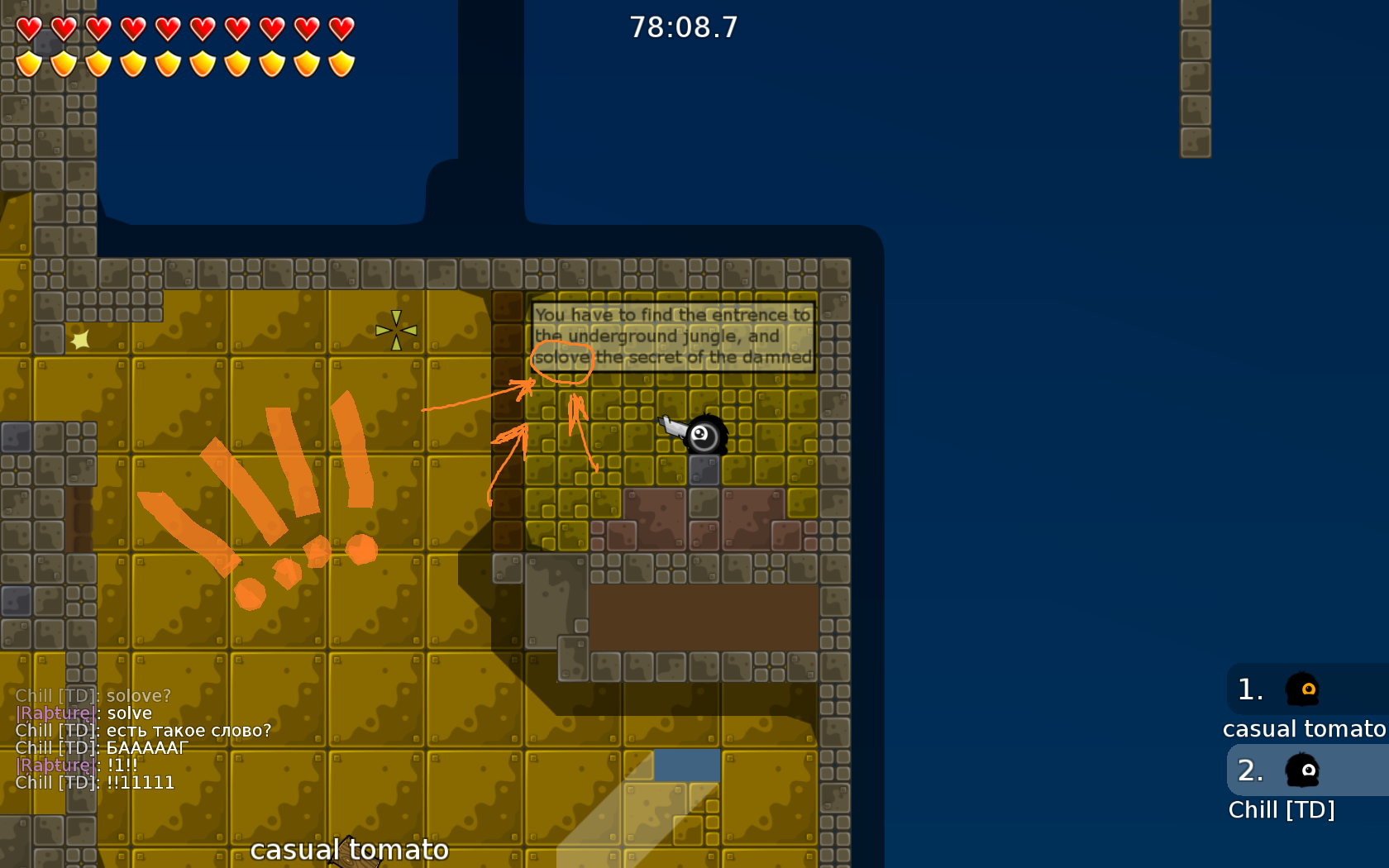This screenshot has height=868, width=1389.
Task: Select rank 1 entry in the leaderboard
Action: click(1250, 689)
